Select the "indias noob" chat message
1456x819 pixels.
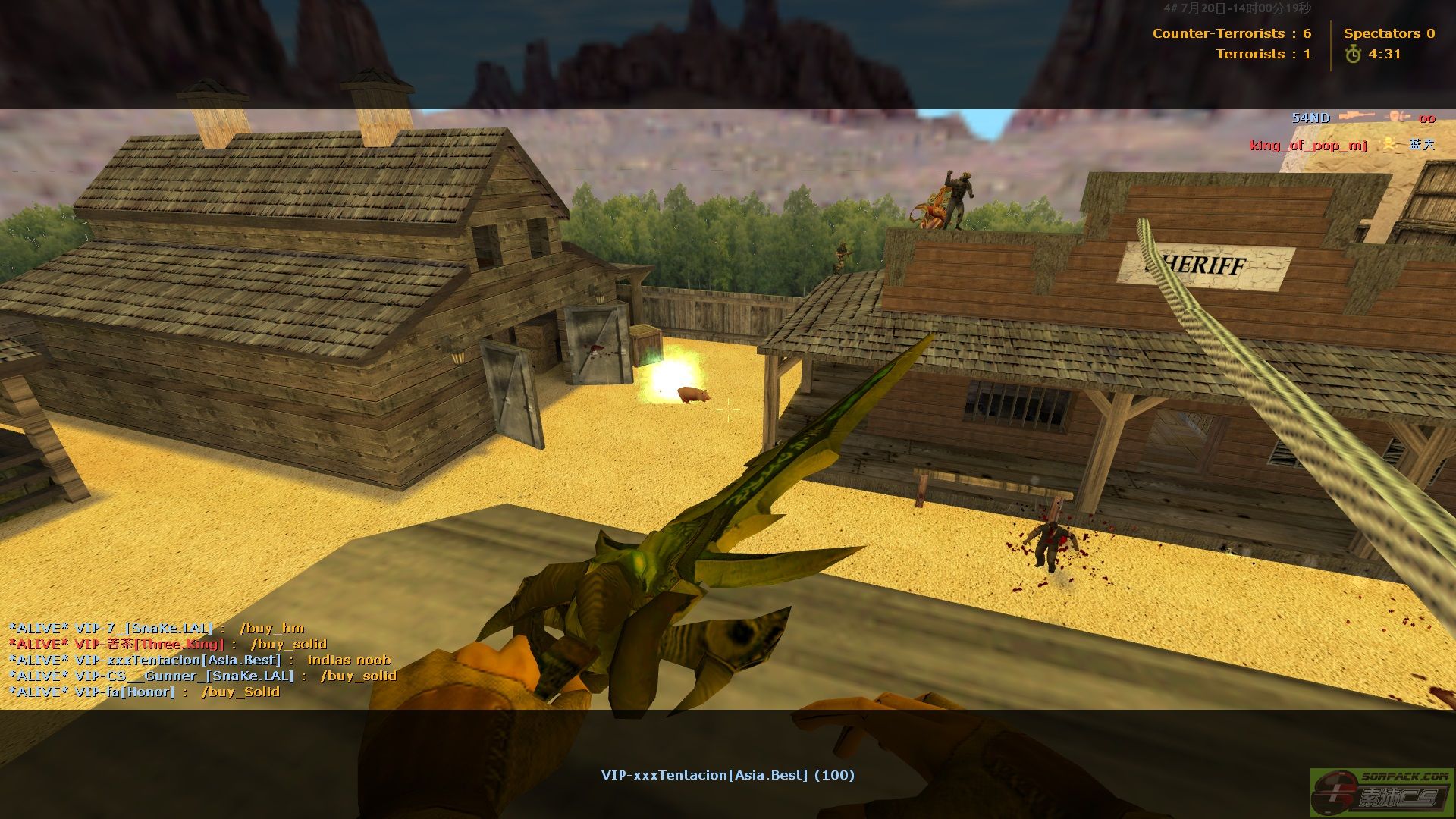coord(199,660)
